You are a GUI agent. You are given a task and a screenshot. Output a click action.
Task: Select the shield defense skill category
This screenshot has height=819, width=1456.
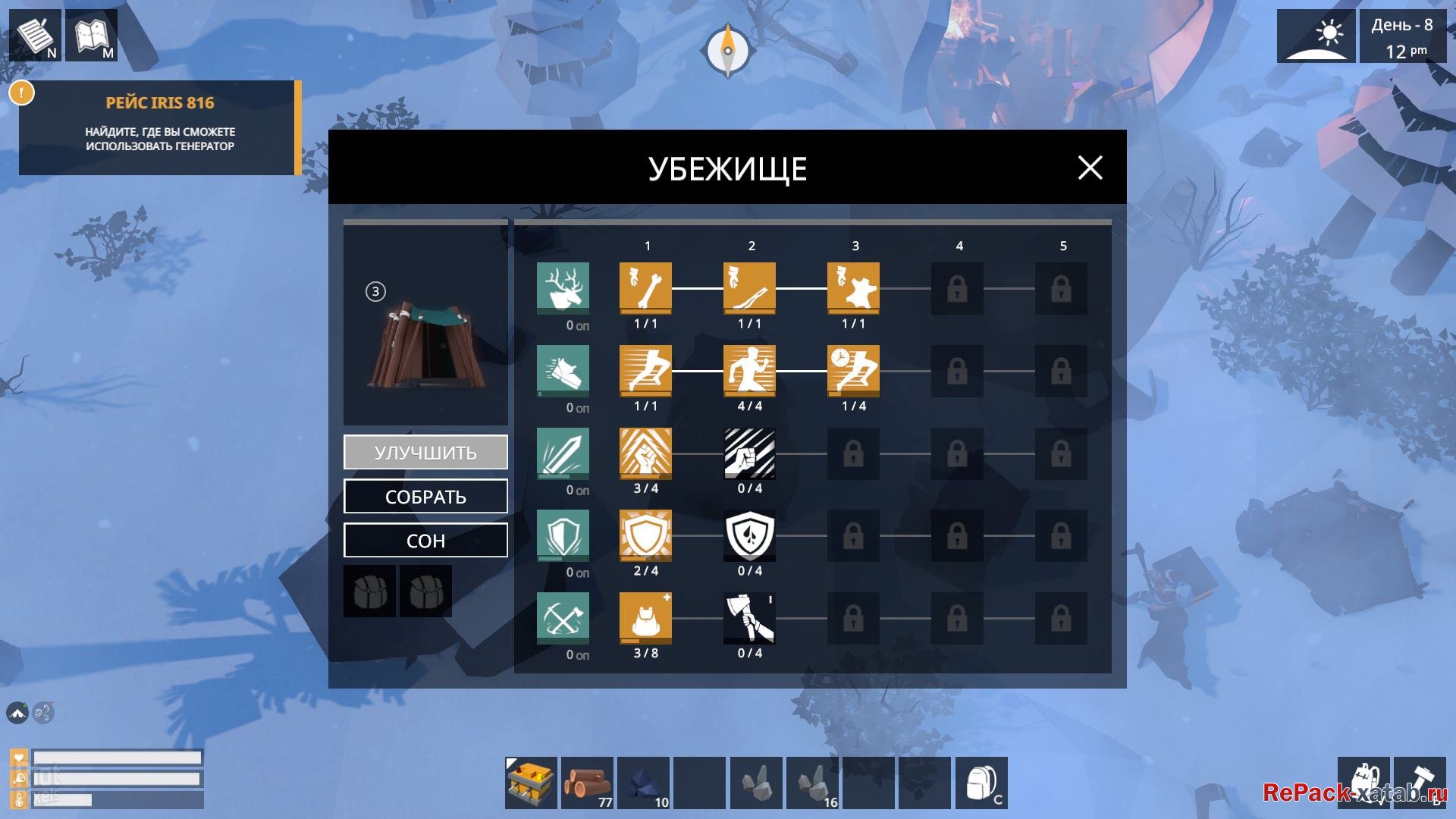(x=563, y=535)
